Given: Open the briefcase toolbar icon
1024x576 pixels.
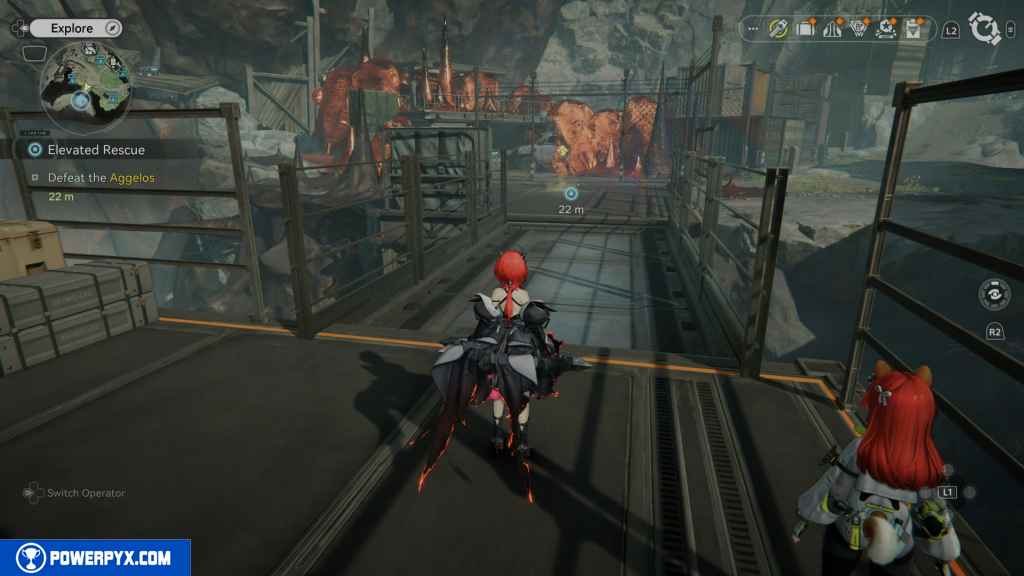Looking at the screenshot, I should (805, 29).
